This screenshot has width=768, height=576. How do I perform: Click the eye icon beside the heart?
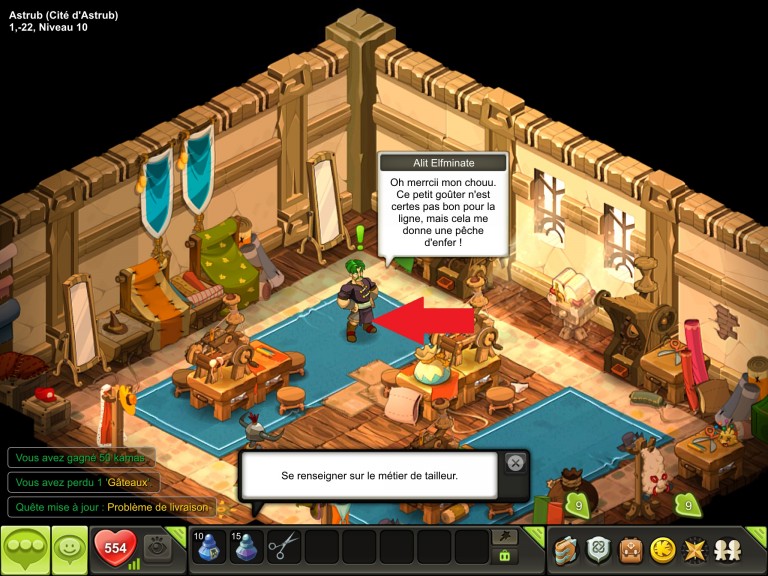coord(156,547)
